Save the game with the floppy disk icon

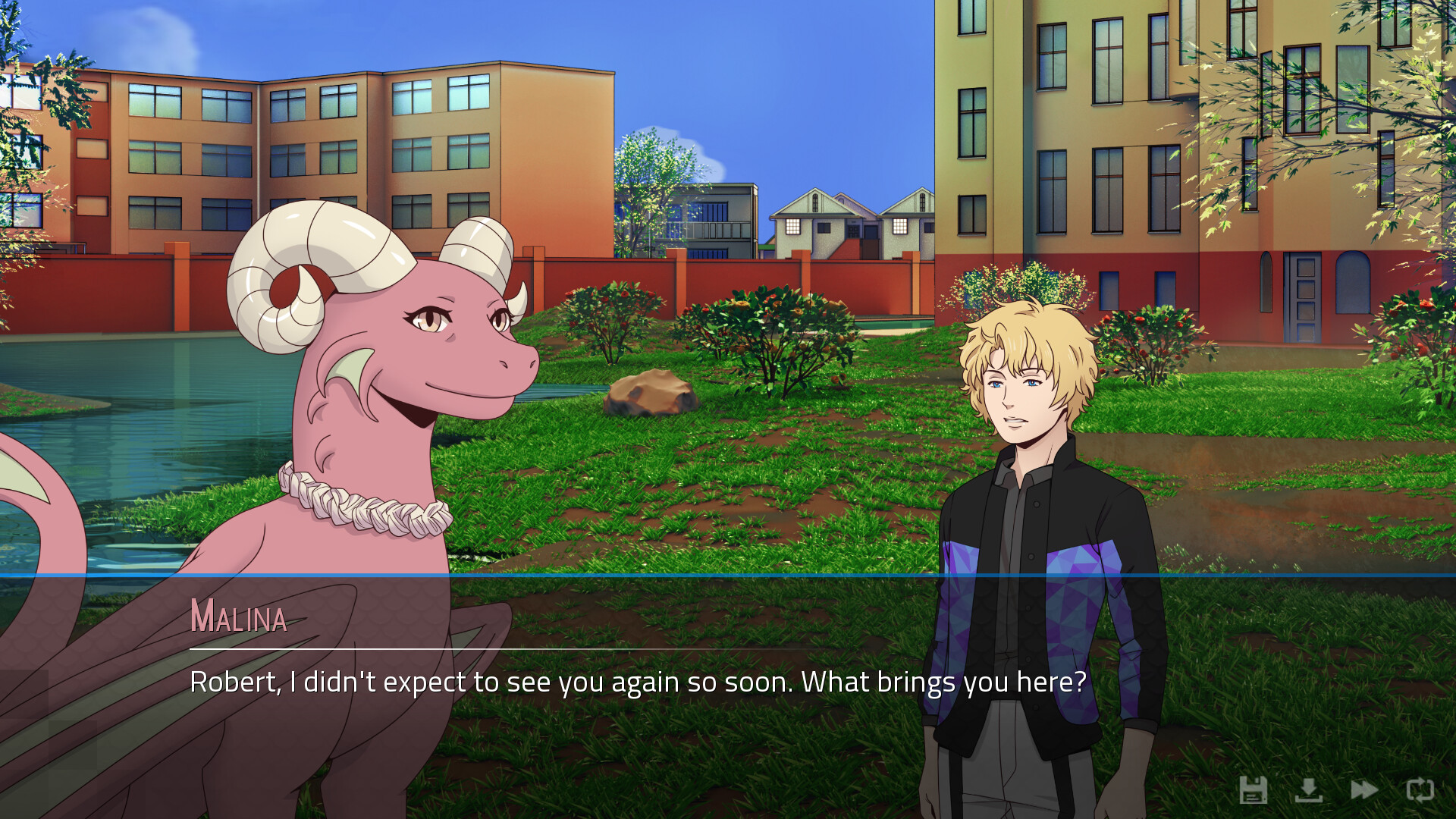tap(1253, 790)
